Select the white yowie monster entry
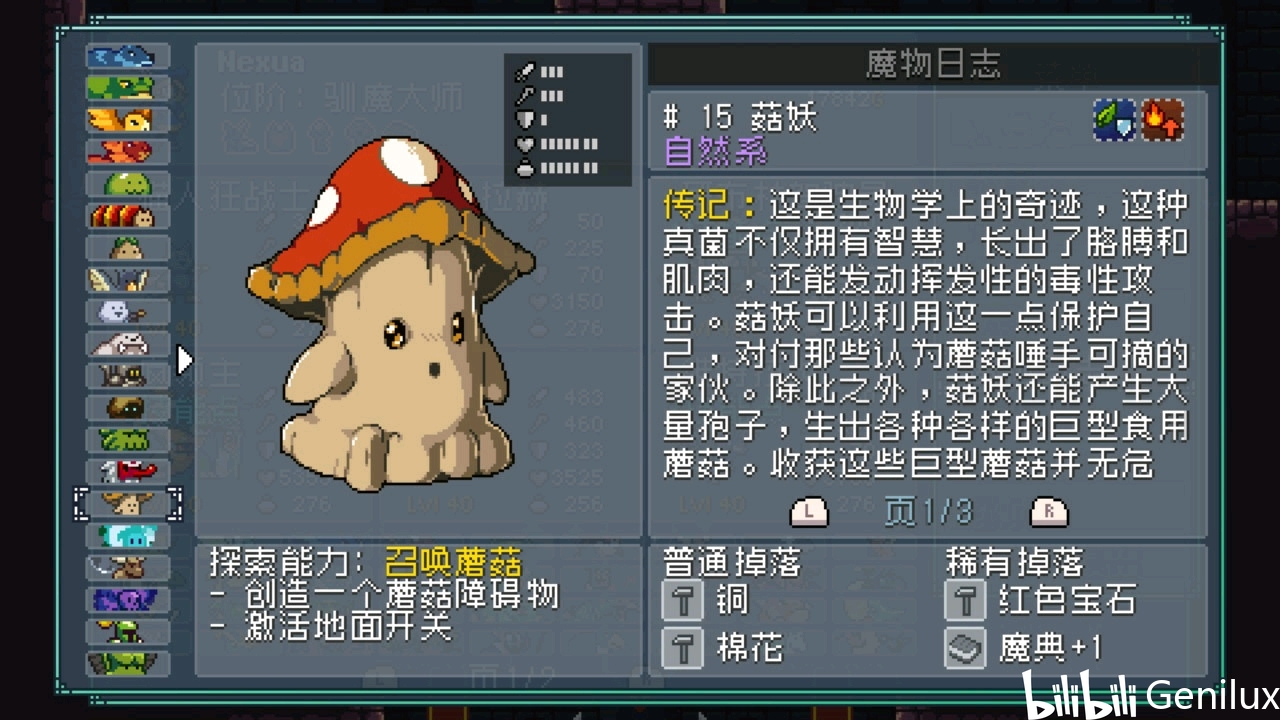 pos(127,344)
